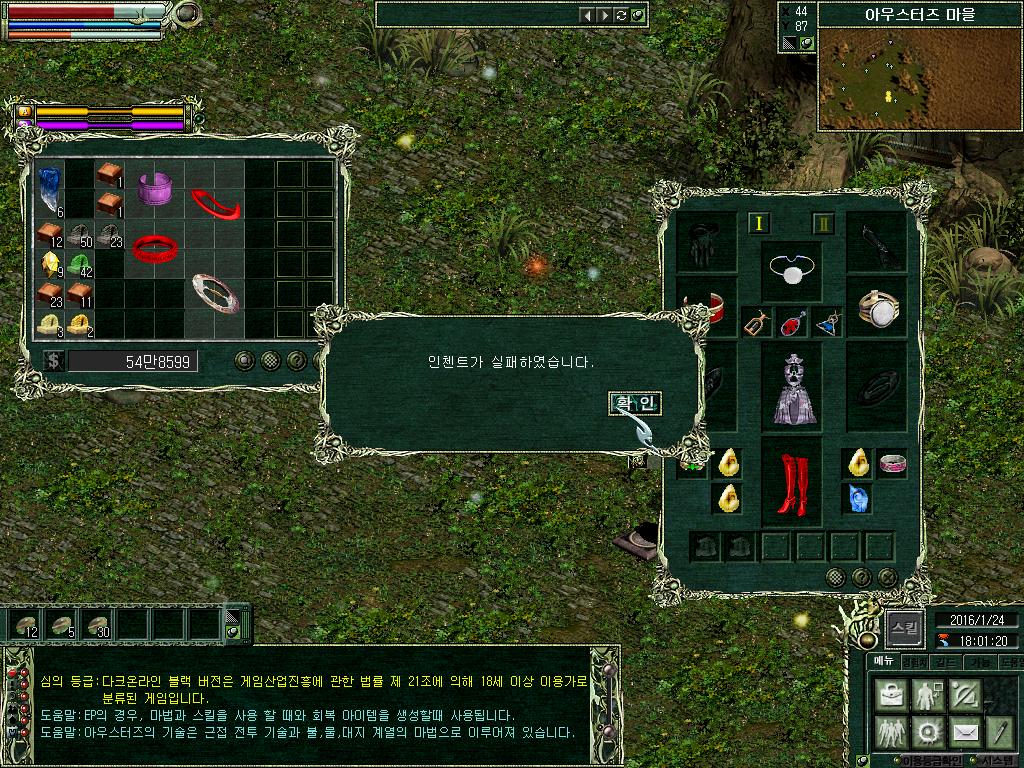Viewport: 1024px width, 768px height.
Task: Choose the silver-pink bangle in inventory
Action: point(216,292)
